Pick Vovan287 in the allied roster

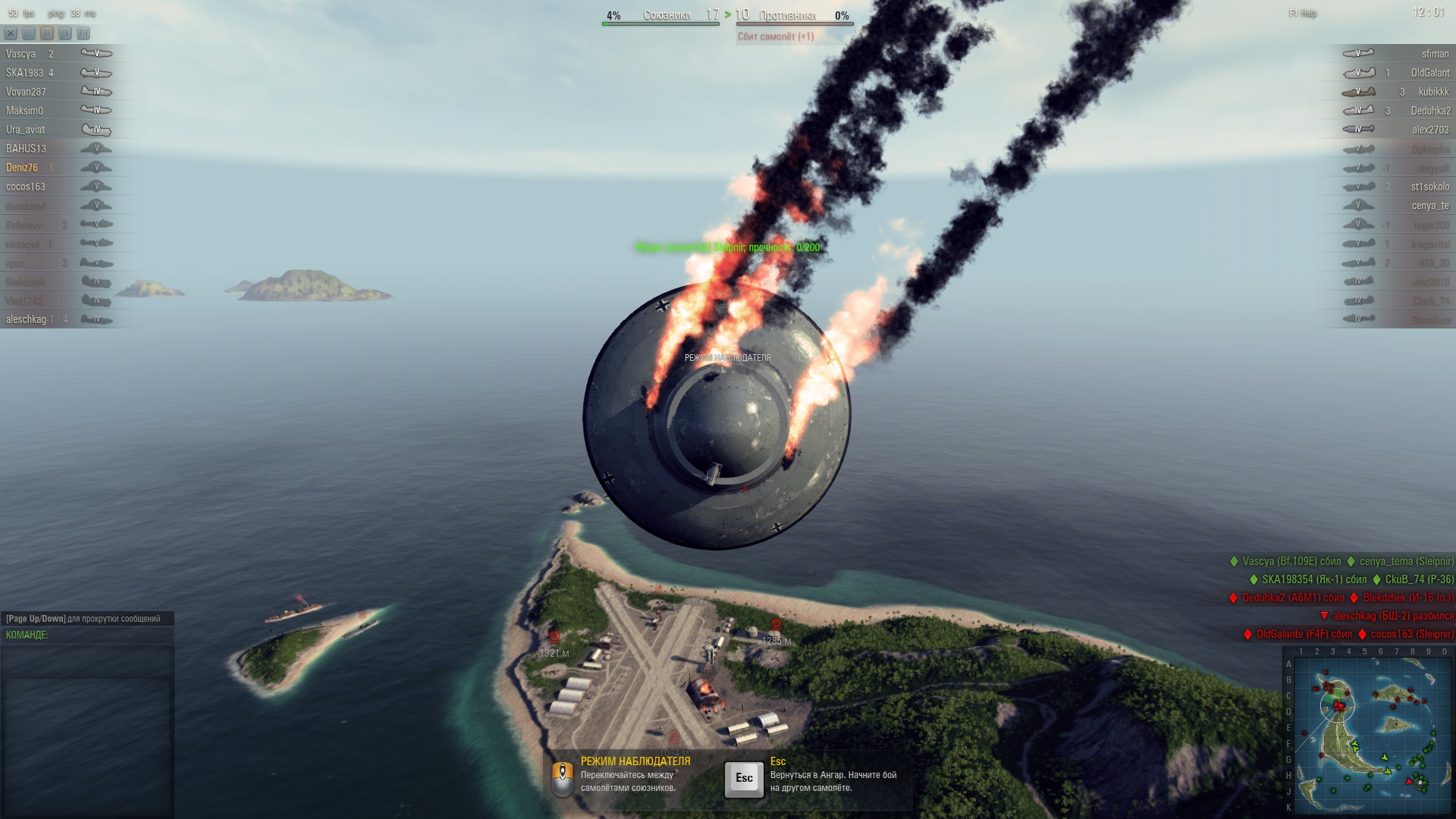click(26, 92)
